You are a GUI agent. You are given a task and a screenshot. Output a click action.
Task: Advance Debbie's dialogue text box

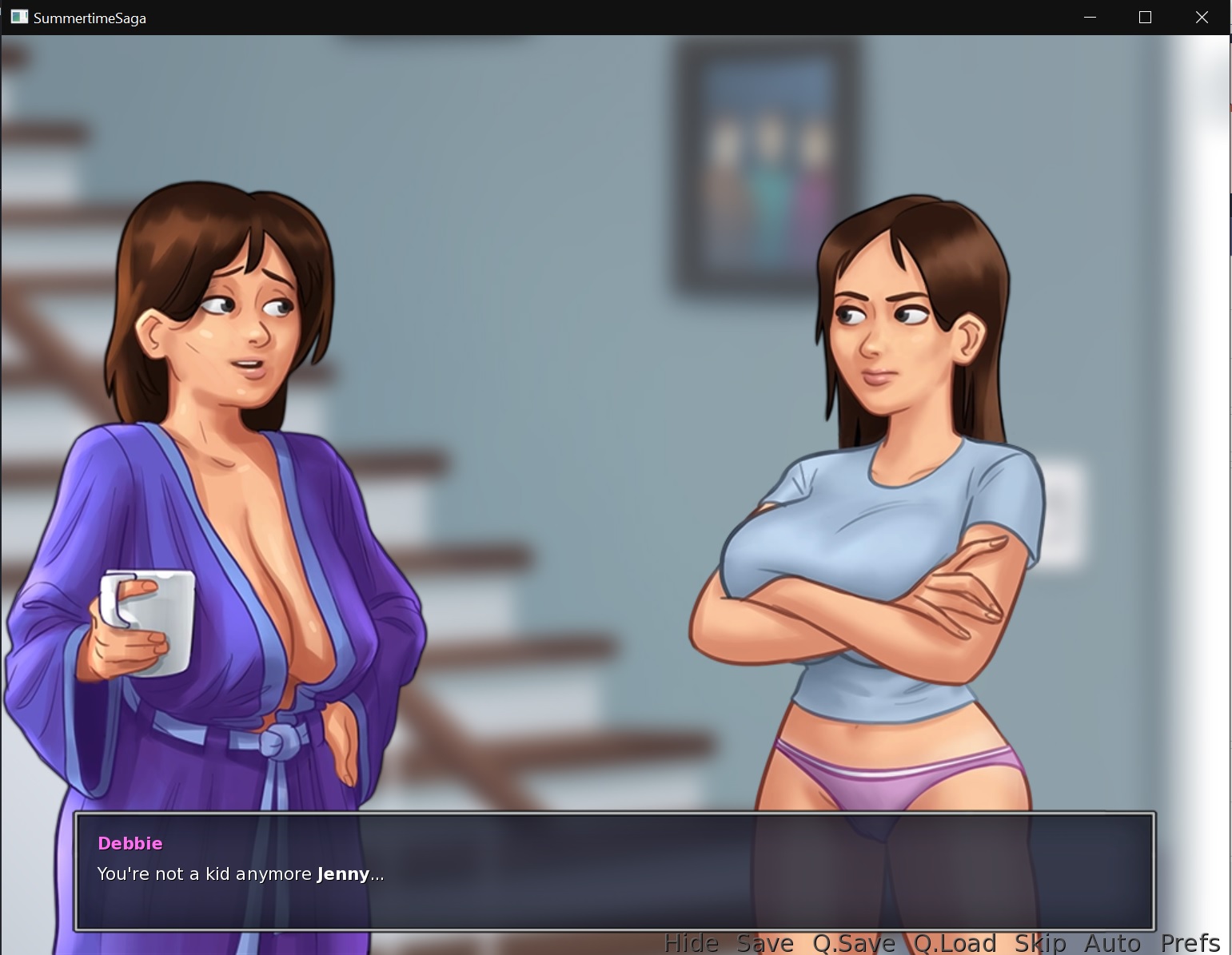[x=614, y=872]
